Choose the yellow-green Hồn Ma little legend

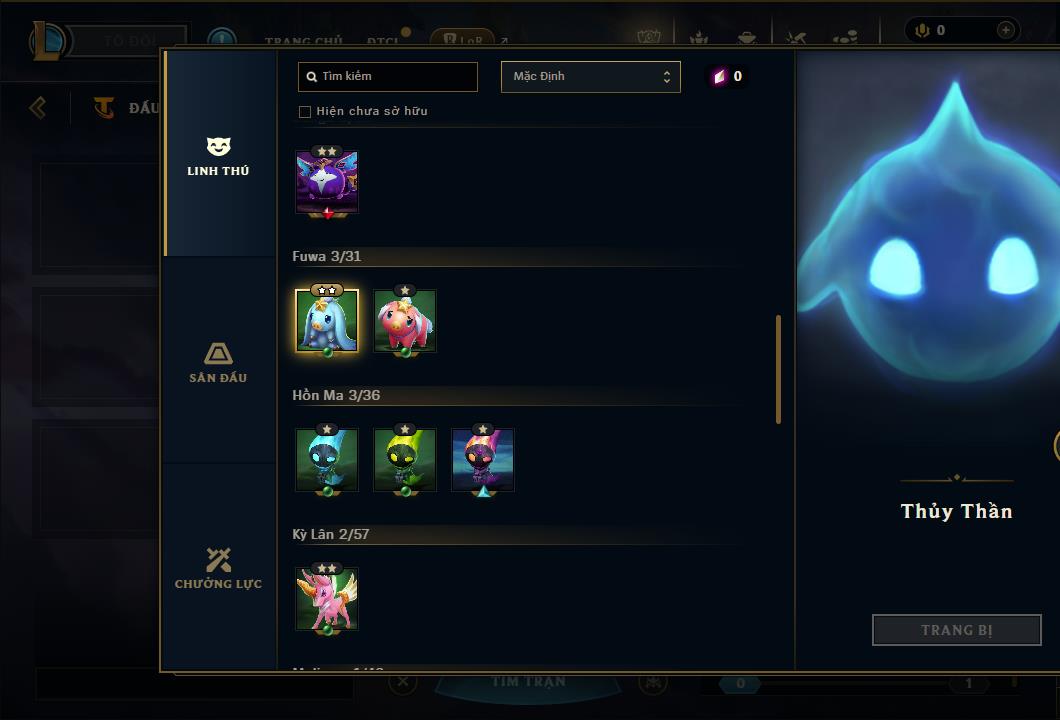[x=405, y=459]
